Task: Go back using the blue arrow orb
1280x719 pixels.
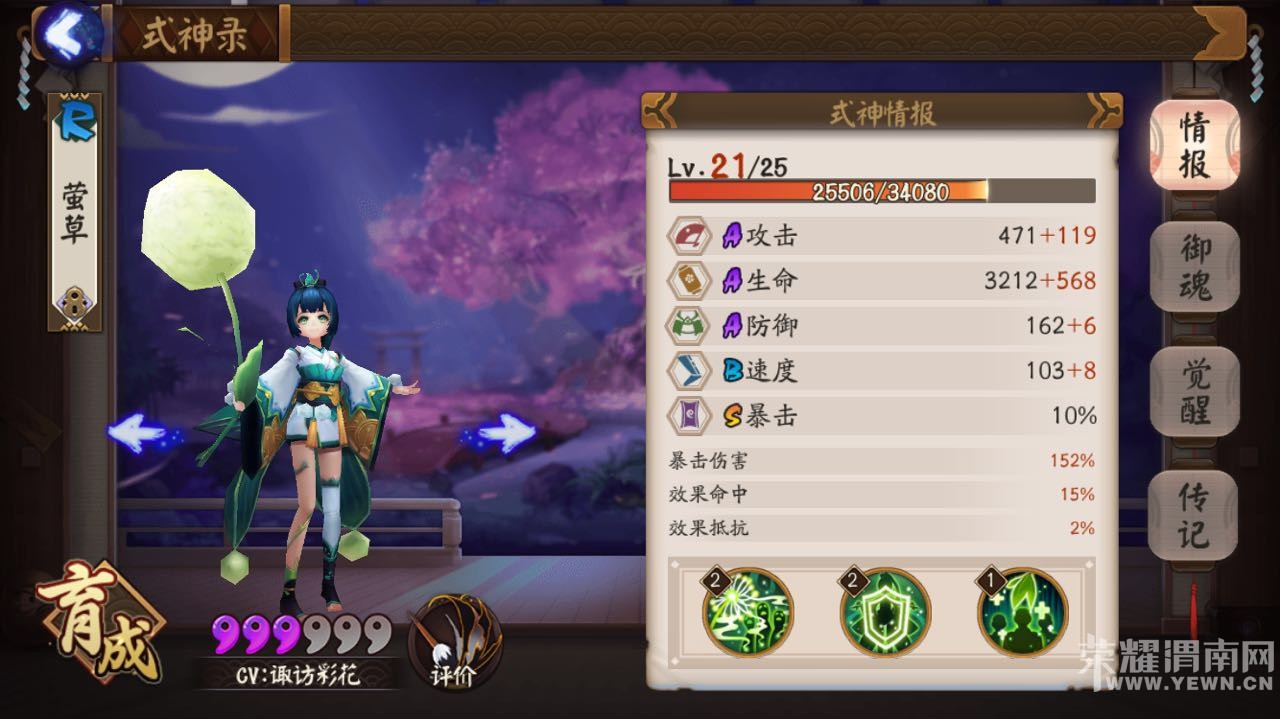Action: click(68, 34)
